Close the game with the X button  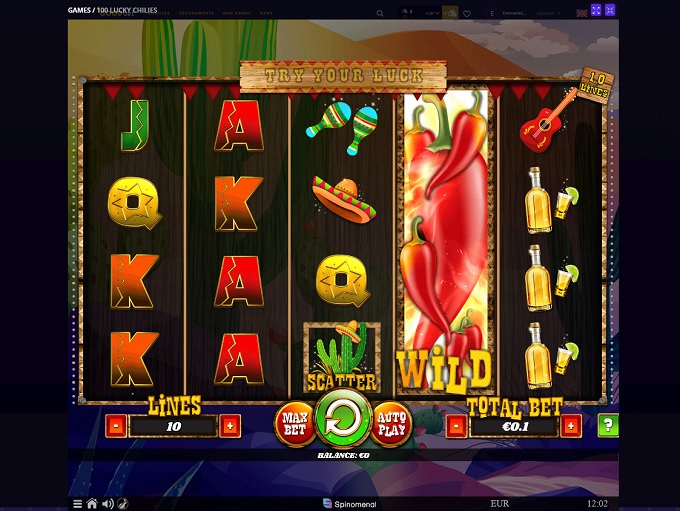pyautogui.click(x=610, y=10)
